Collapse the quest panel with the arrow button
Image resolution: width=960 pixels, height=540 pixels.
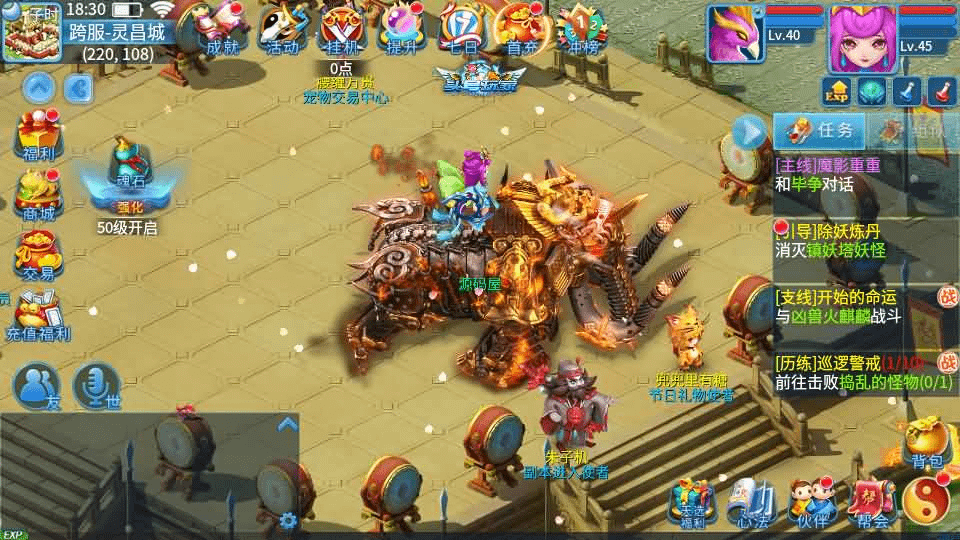point(748,131)
